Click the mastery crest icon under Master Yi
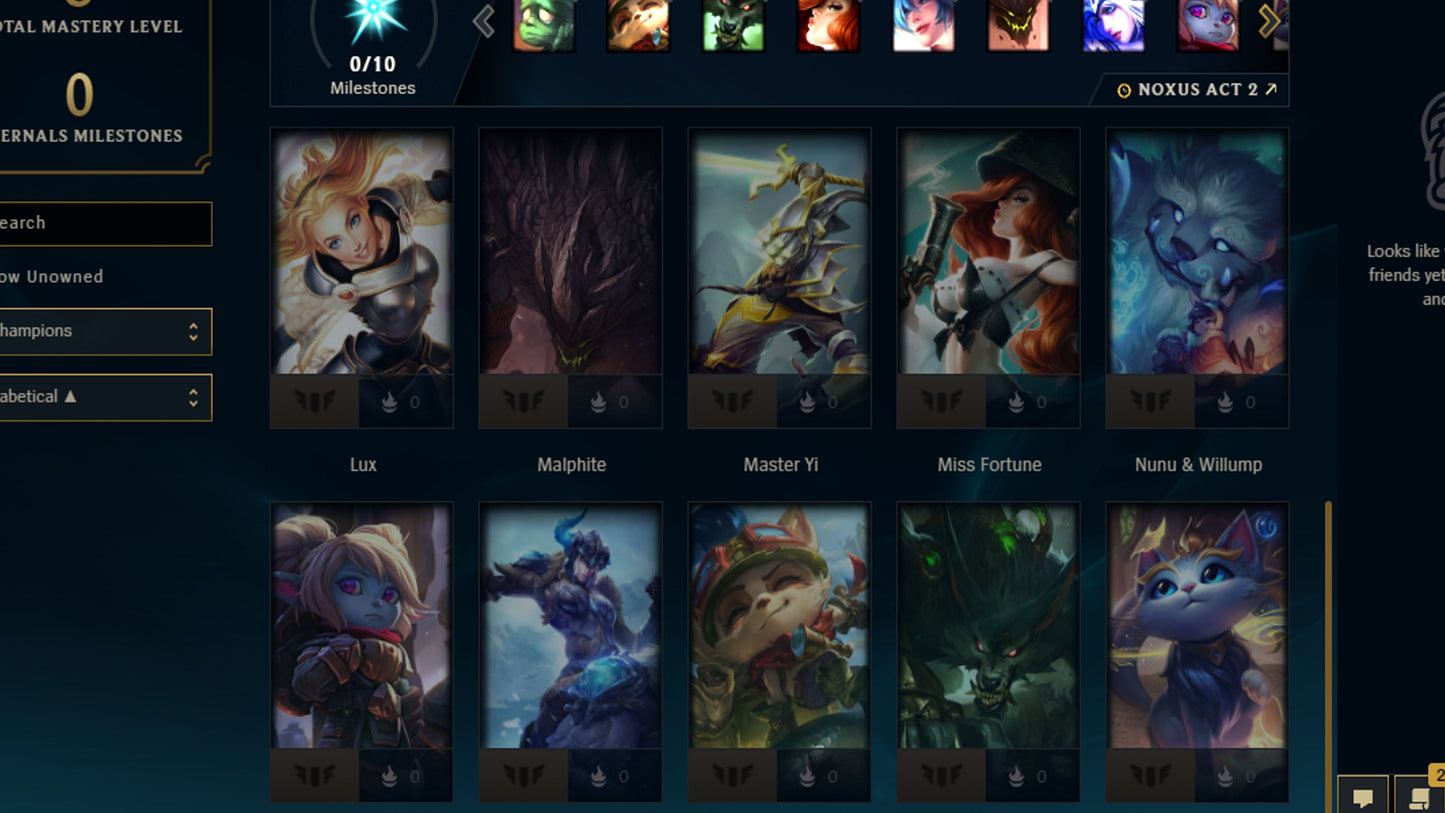The image size is (1445, 813). tap(731, 401)
